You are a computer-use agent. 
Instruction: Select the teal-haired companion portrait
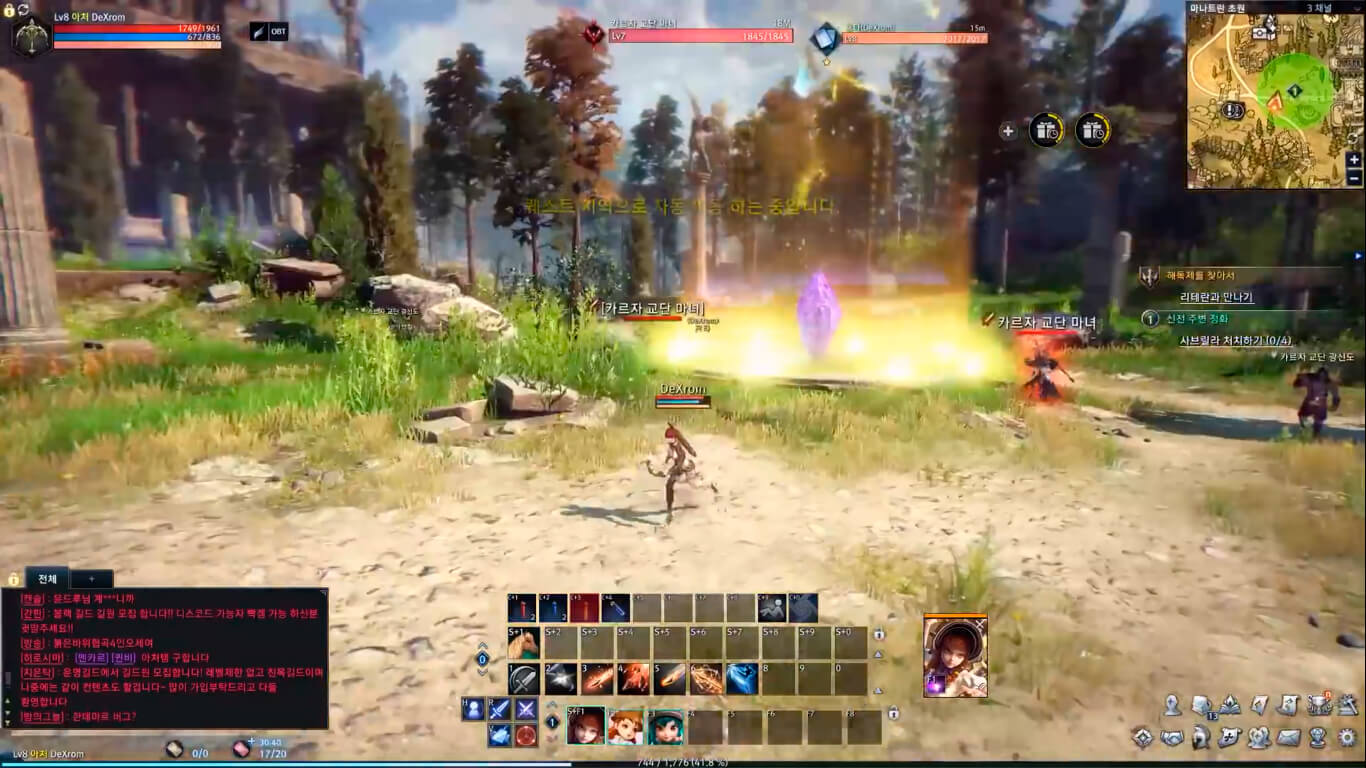[x=664, y=726]
